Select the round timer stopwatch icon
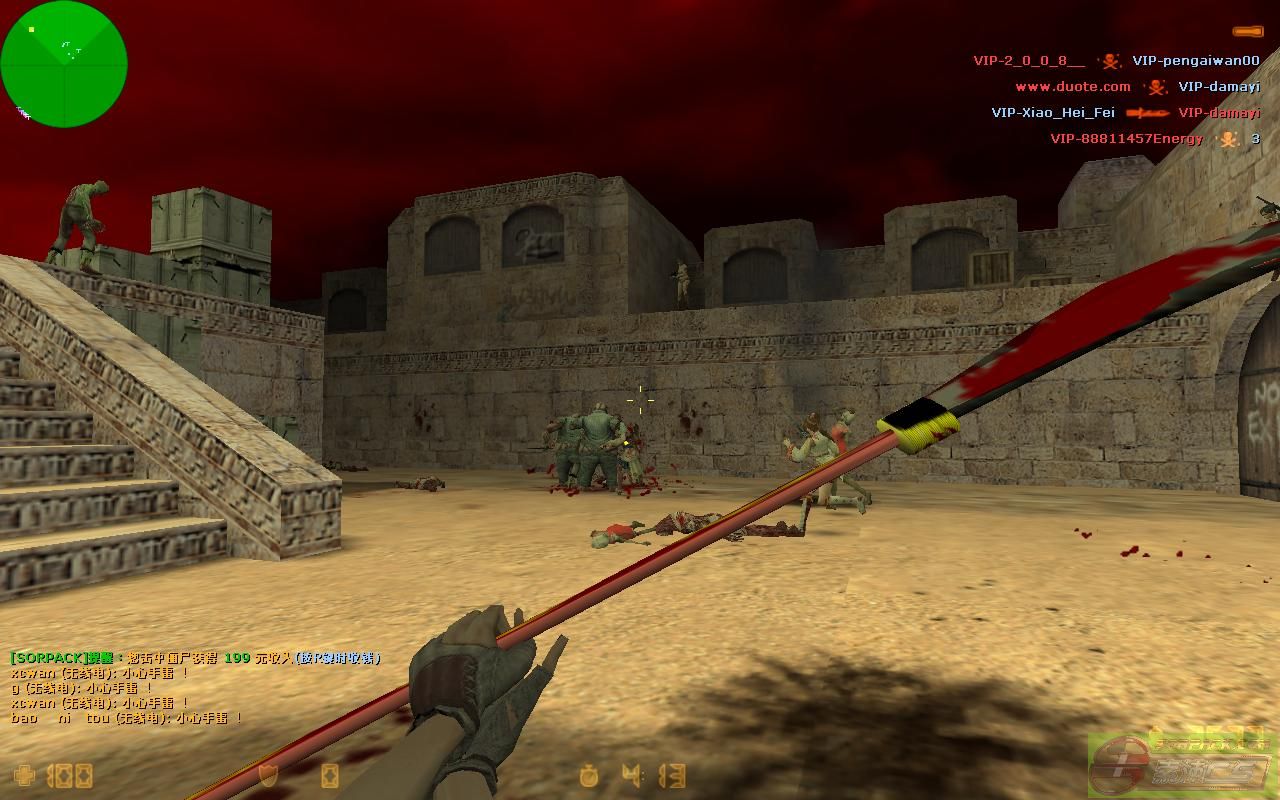The image size is (1280, 800). [x=590, y=775]
